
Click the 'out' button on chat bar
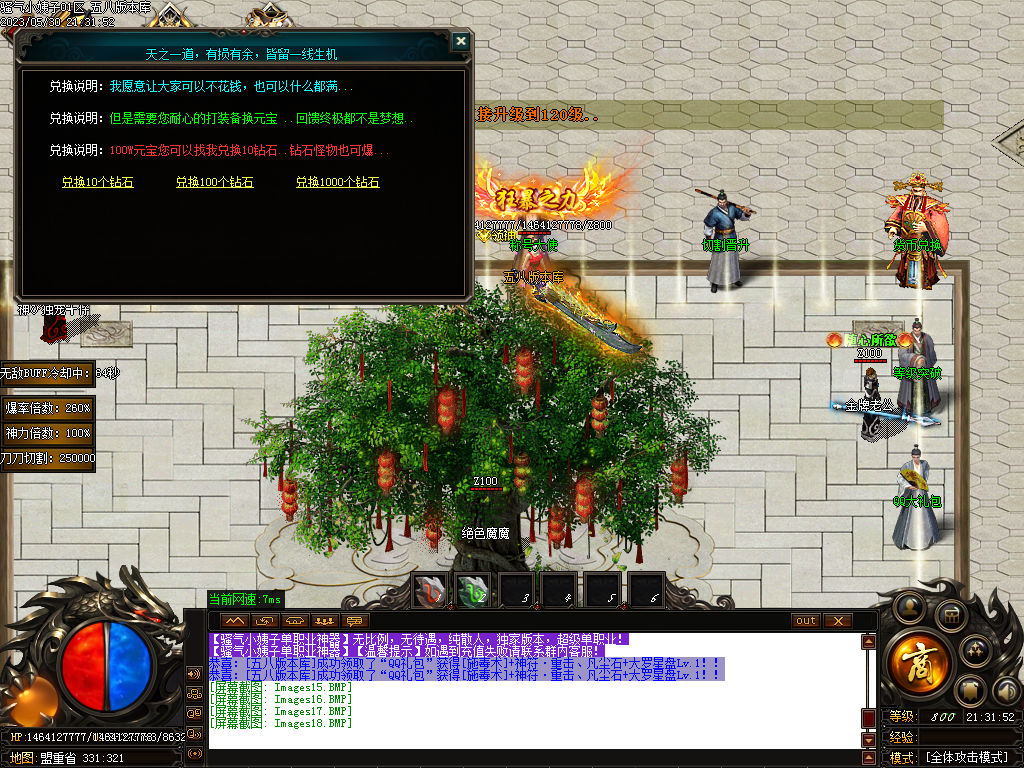806,621
